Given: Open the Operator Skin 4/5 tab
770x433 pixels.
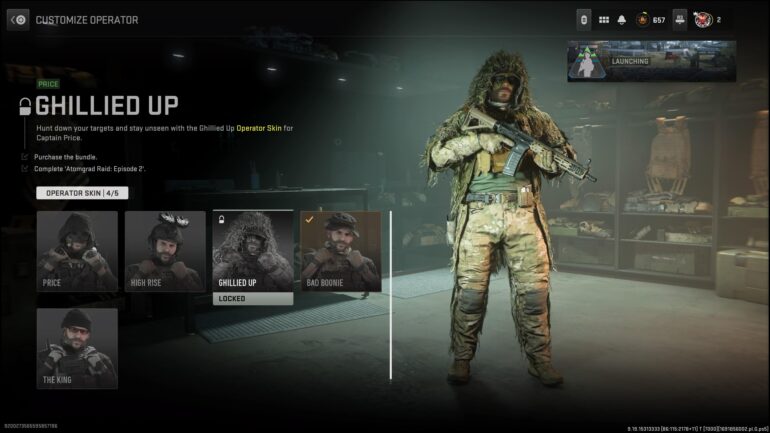Looking at the screenshot, I should (x=81, y=193).
